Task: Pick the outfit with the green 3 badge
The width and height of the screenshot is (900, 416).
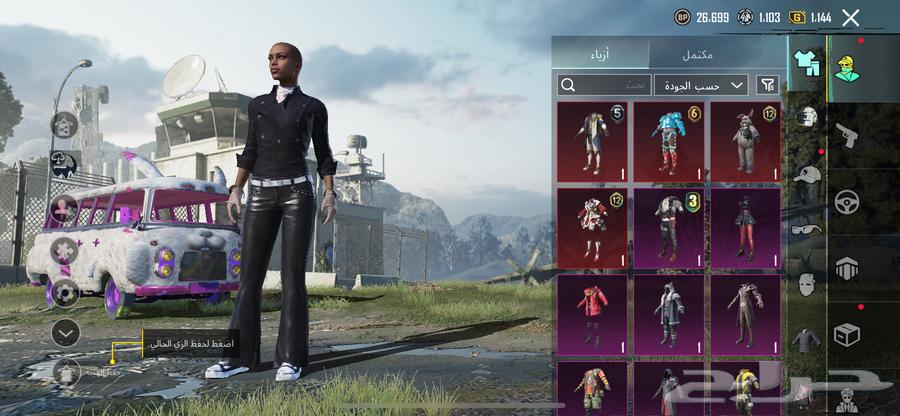Action: click(x=669, y=228)
